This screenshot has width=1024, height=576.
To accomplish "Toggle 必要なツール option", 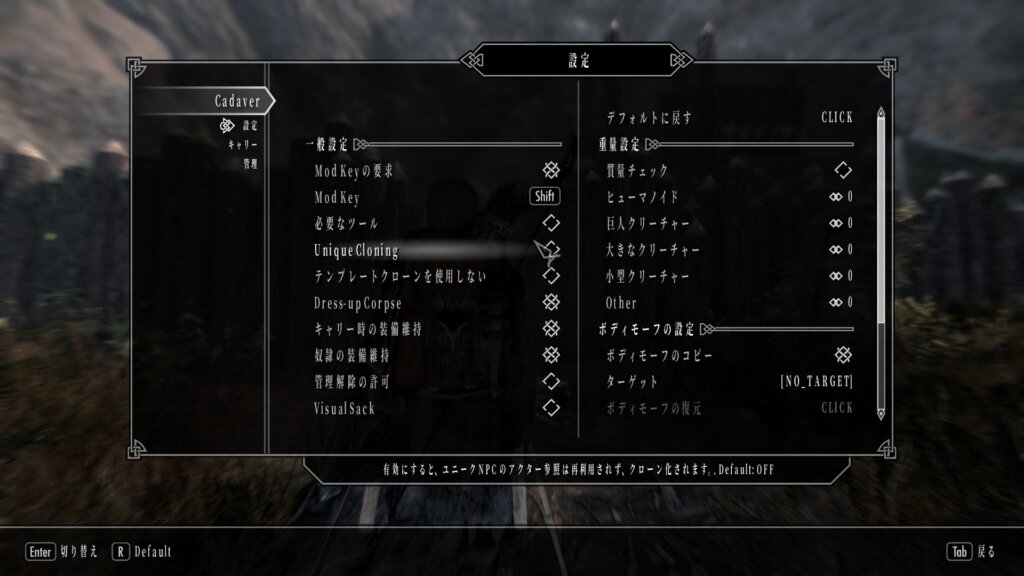I will (x=550, y=223).
